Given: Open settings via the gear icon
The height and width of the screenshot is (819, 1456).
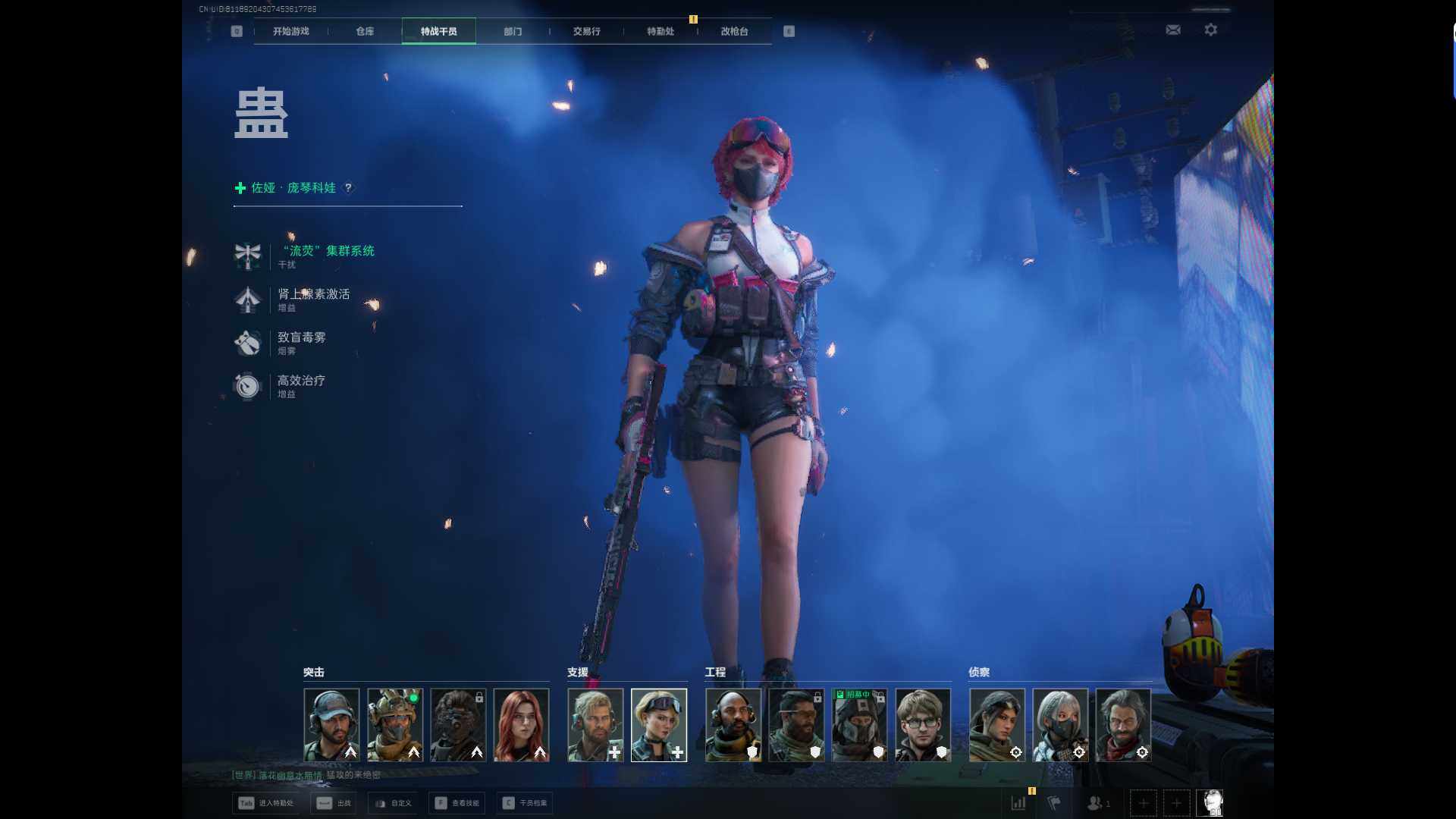Looking at the screenshot, I should (x=1210, y=30).
